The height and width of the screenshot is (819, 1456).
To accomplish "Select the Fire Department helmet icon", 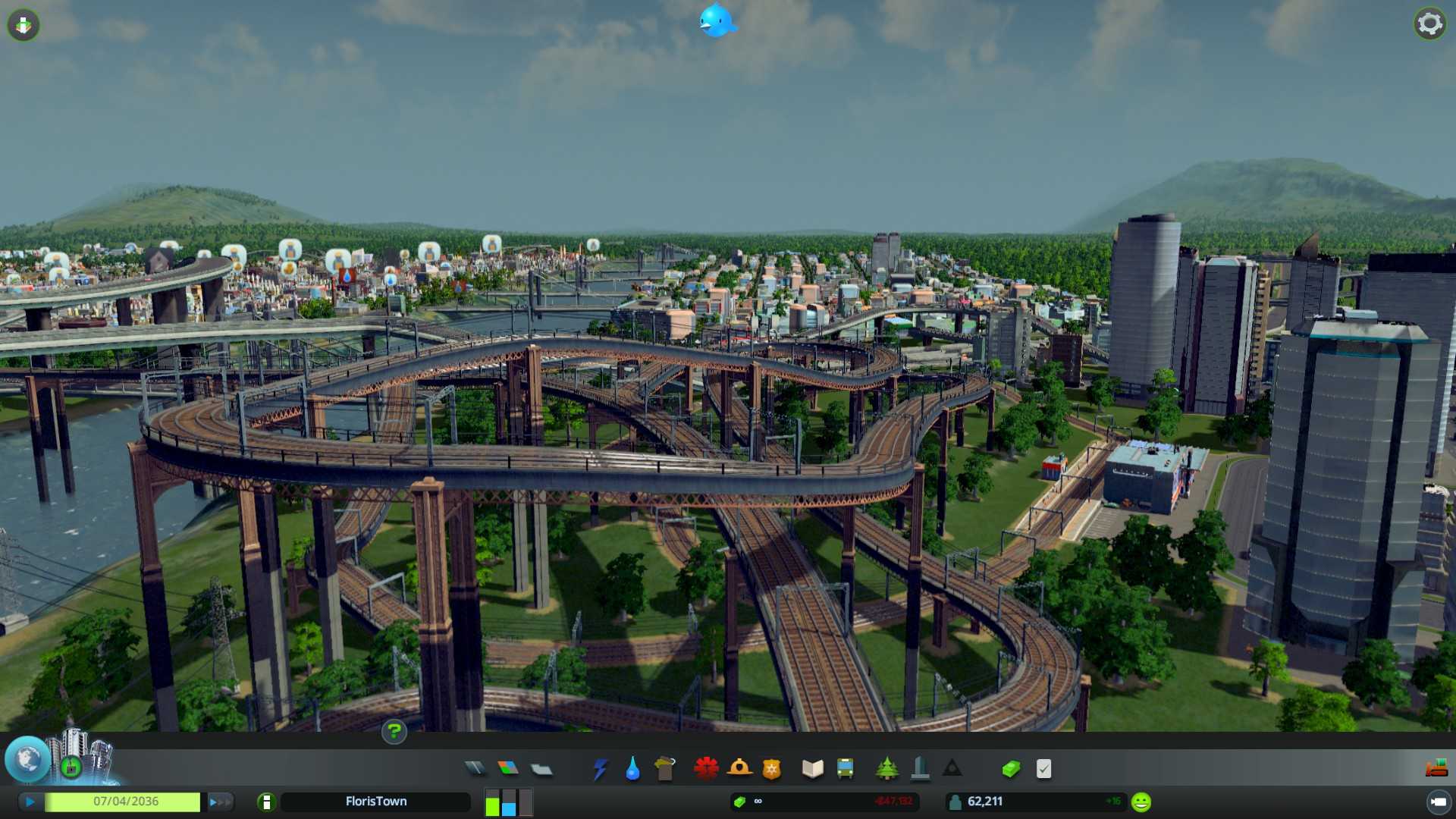I will point(739,769).
